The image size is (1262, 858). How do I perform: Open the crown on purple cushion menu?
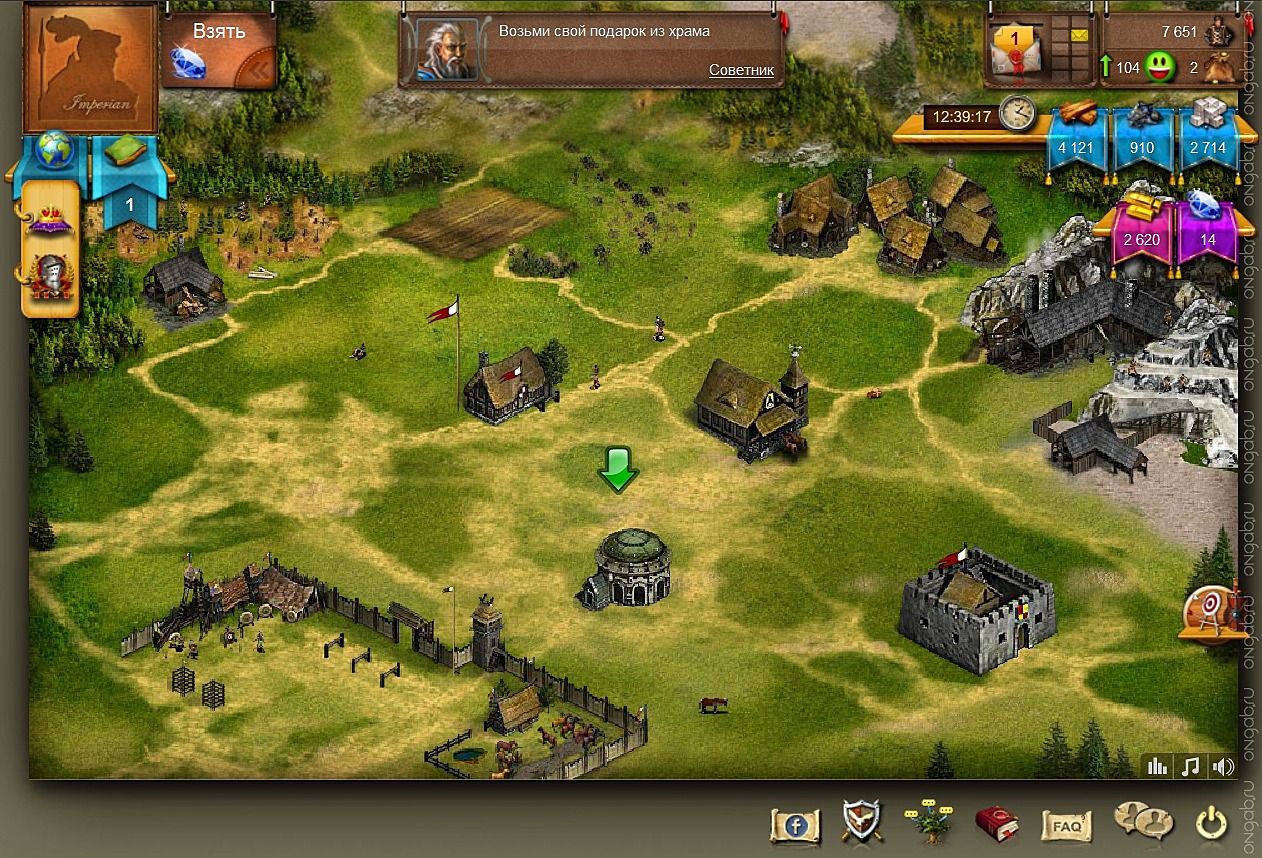point(50,218)
